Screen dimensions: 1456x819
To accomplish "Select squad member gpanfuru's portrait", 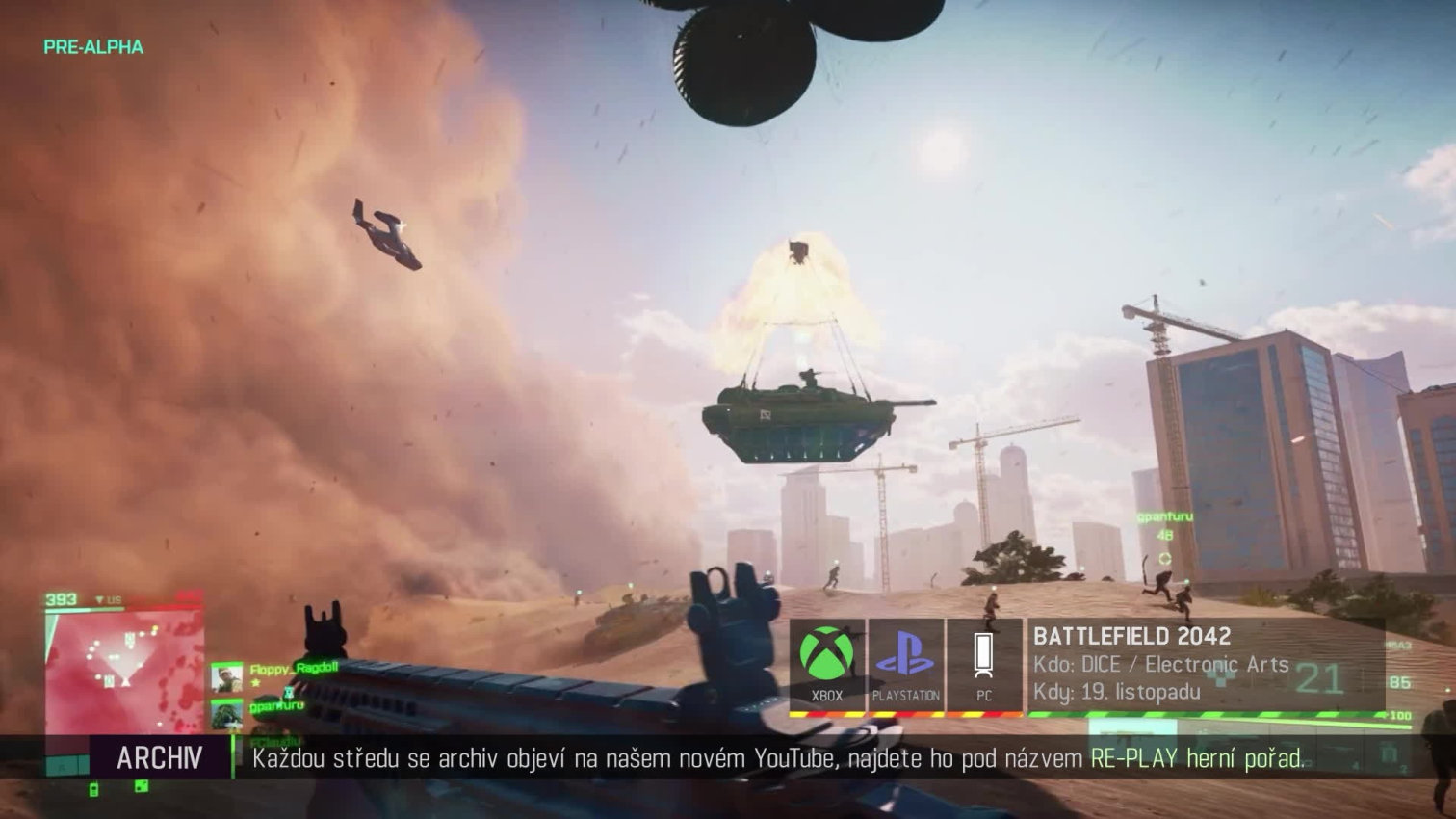I will click(x=227, y=714).
